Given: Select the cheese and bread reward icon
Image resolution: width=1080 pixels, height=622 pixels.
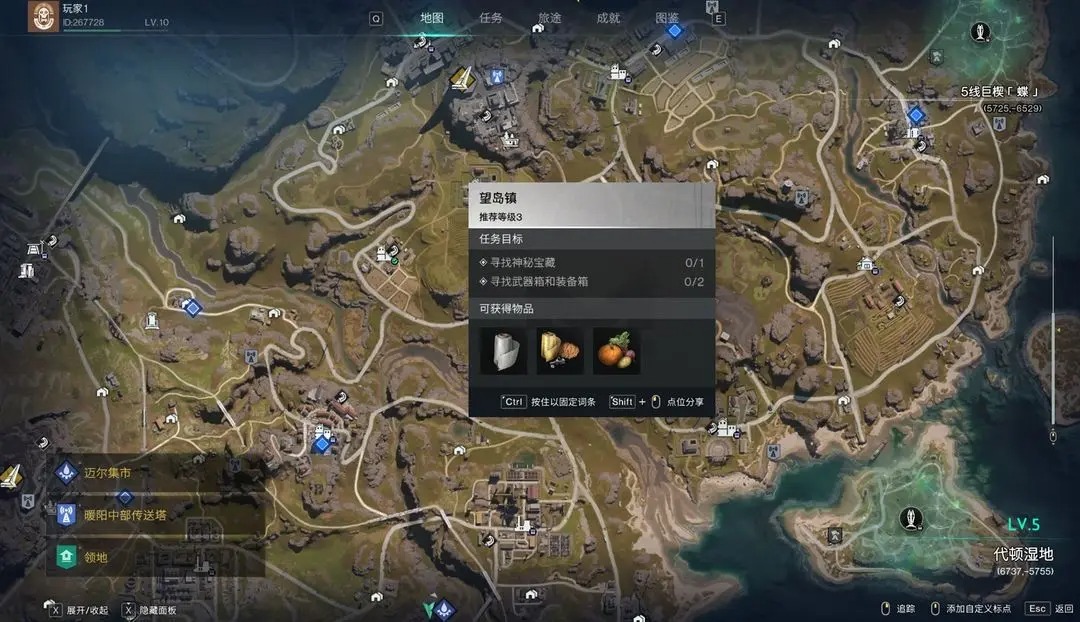Looking at the screenshot, I should pyautogui.click(x=560, y=351).
